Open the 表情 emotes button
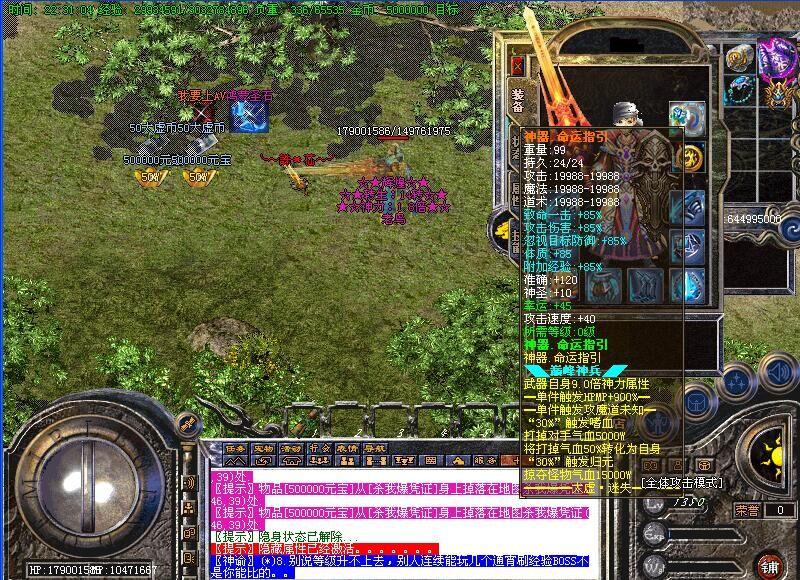The width and height of the screenshot is (800, 580). 347,448
